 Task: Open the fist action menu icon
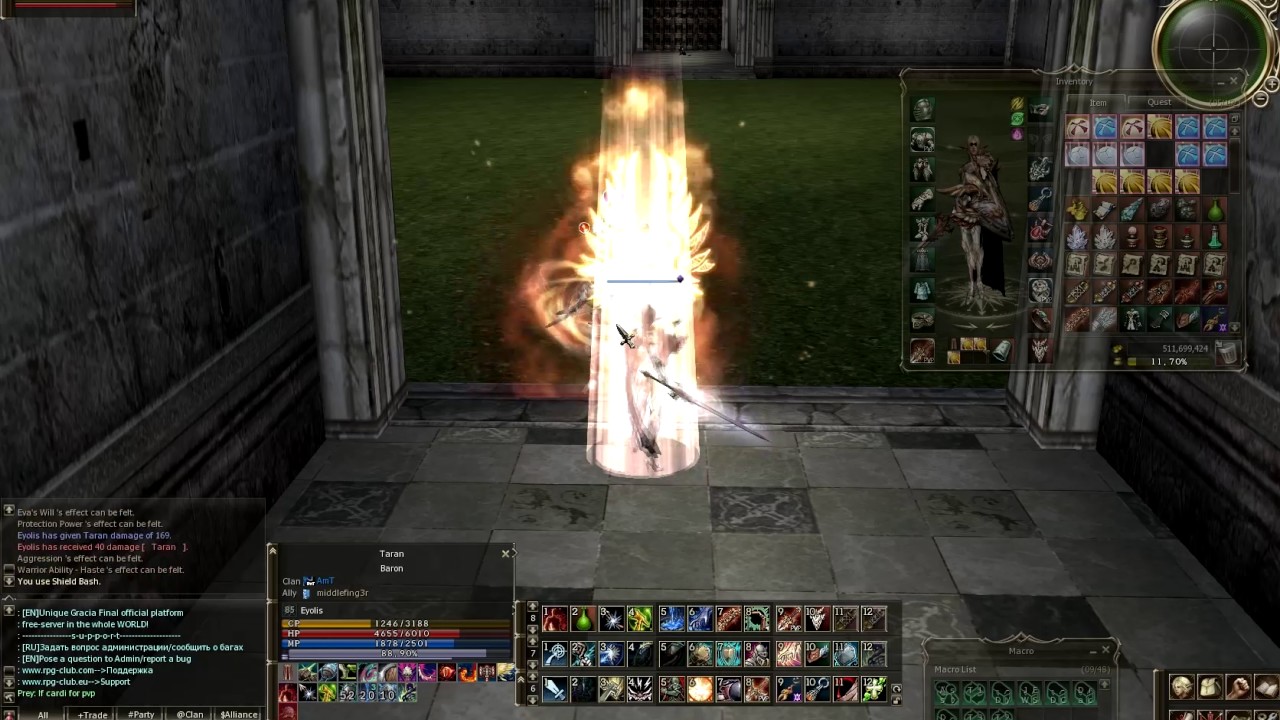1238,688
